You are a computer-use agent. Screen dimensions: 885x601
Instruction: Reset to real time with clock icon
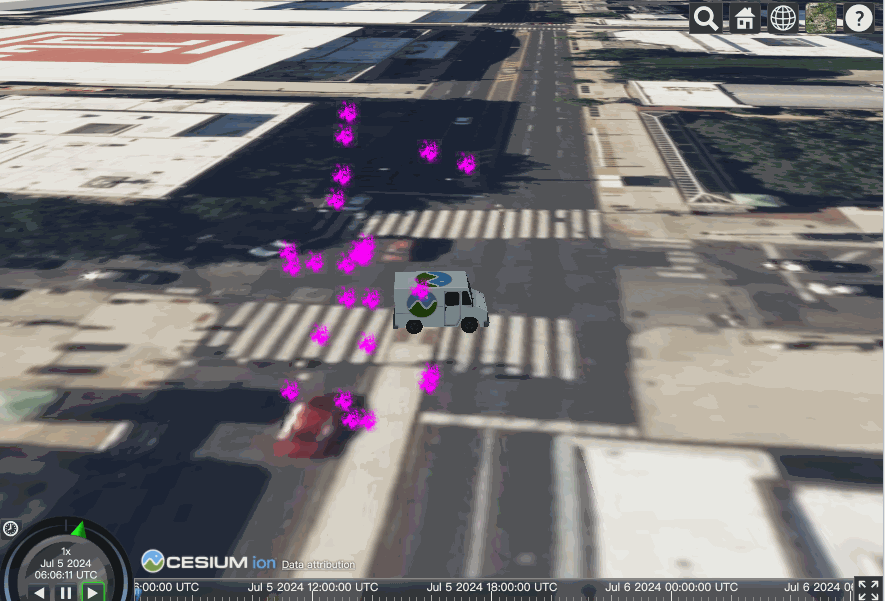click(10, 528)
